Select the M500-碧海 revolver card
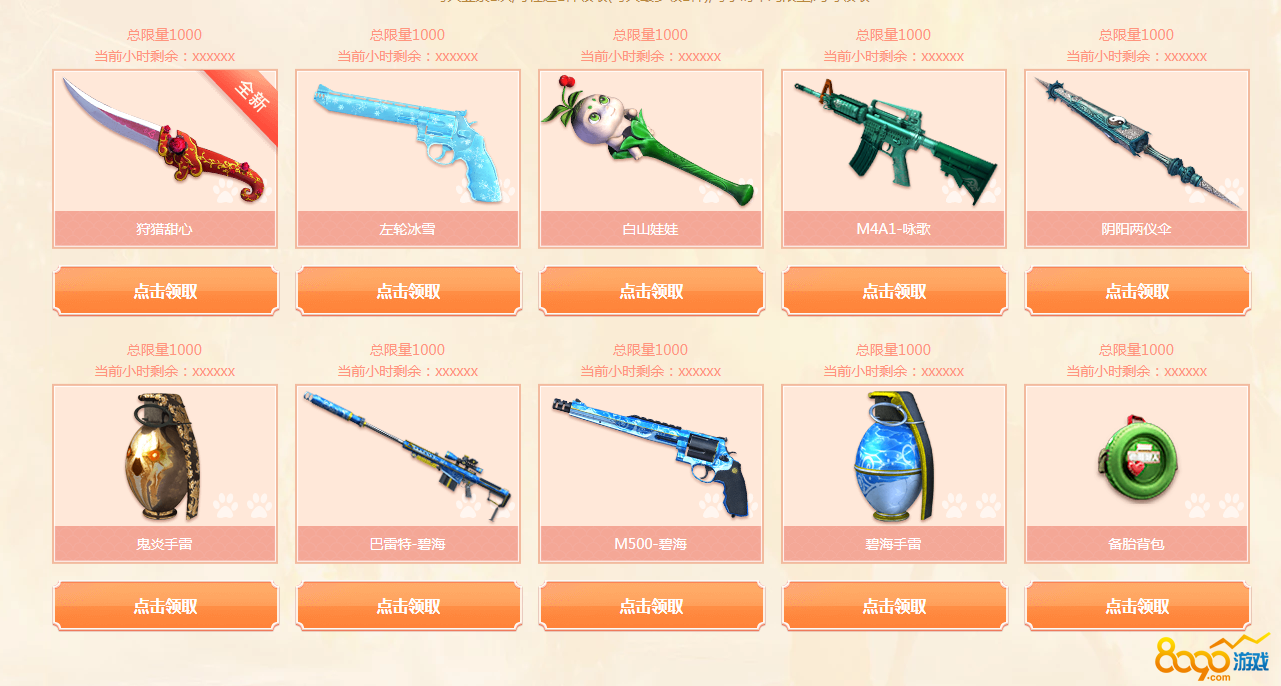The height and width of the screenshot is (686, 1281). [x=651, y=460]
